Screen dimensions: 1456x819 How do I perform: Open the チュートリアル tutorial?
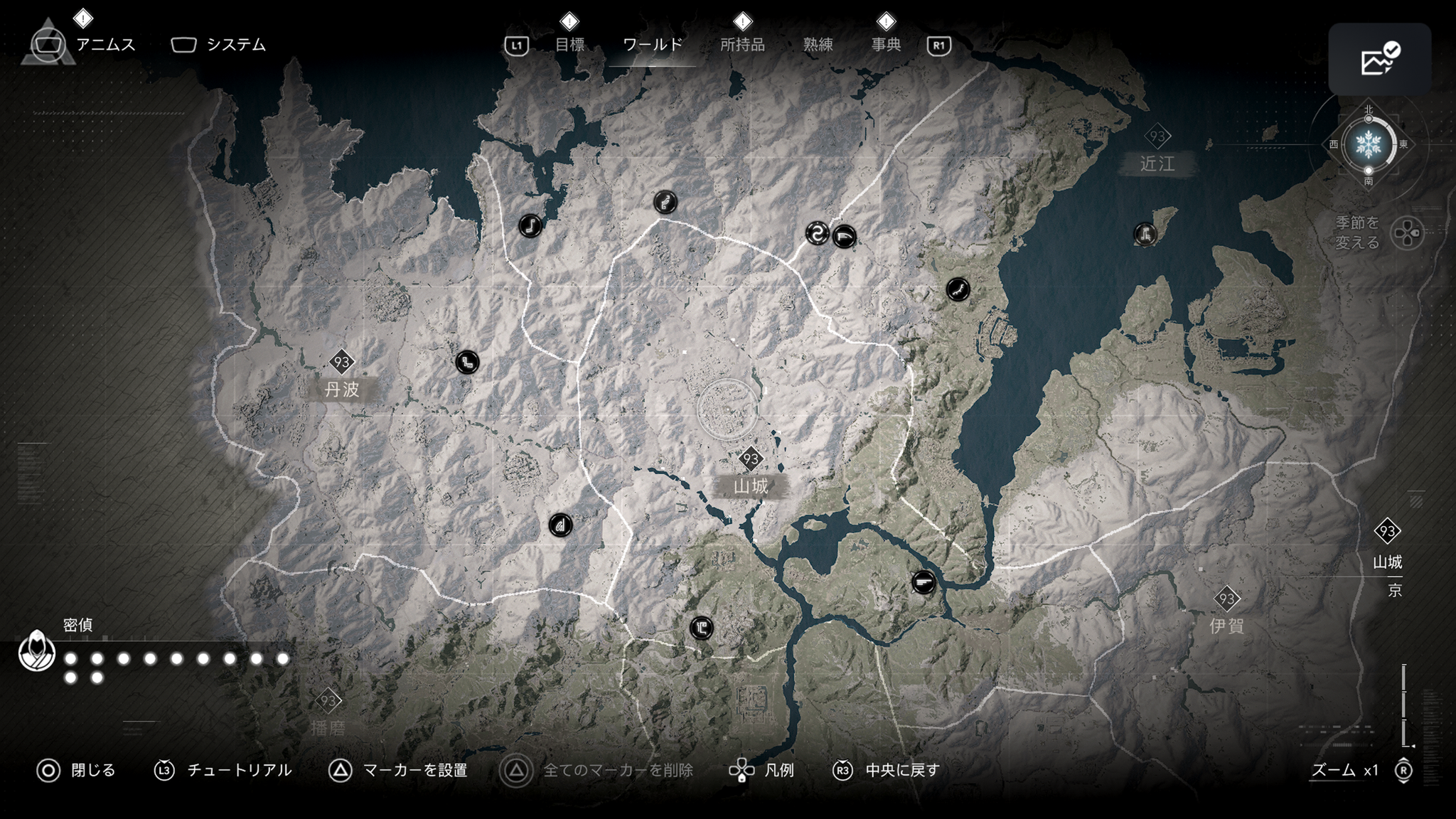(239, 770)
